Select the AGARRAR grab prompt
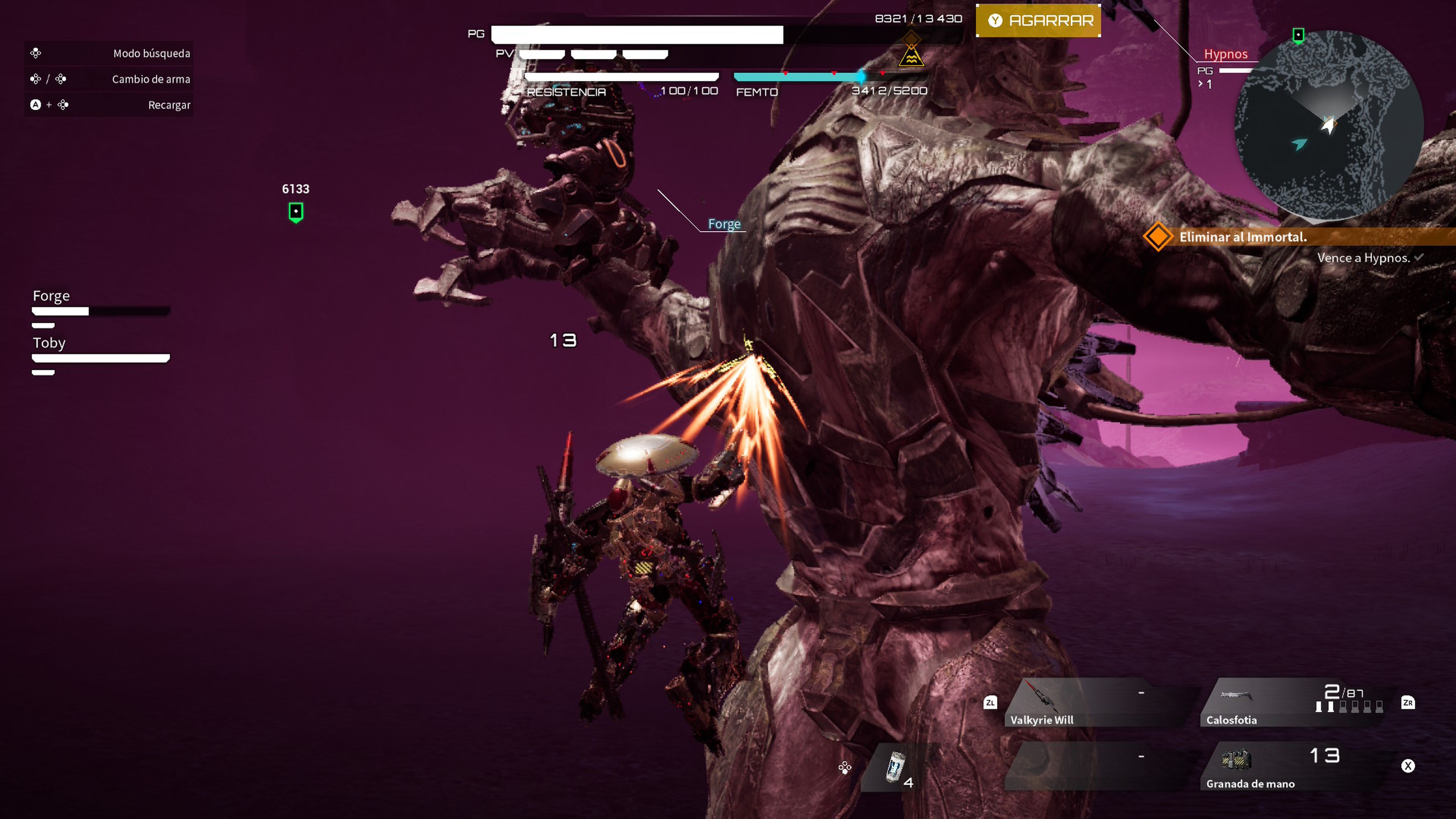Viewport: 1456px width, 819px height. [x=1038, y=20]
